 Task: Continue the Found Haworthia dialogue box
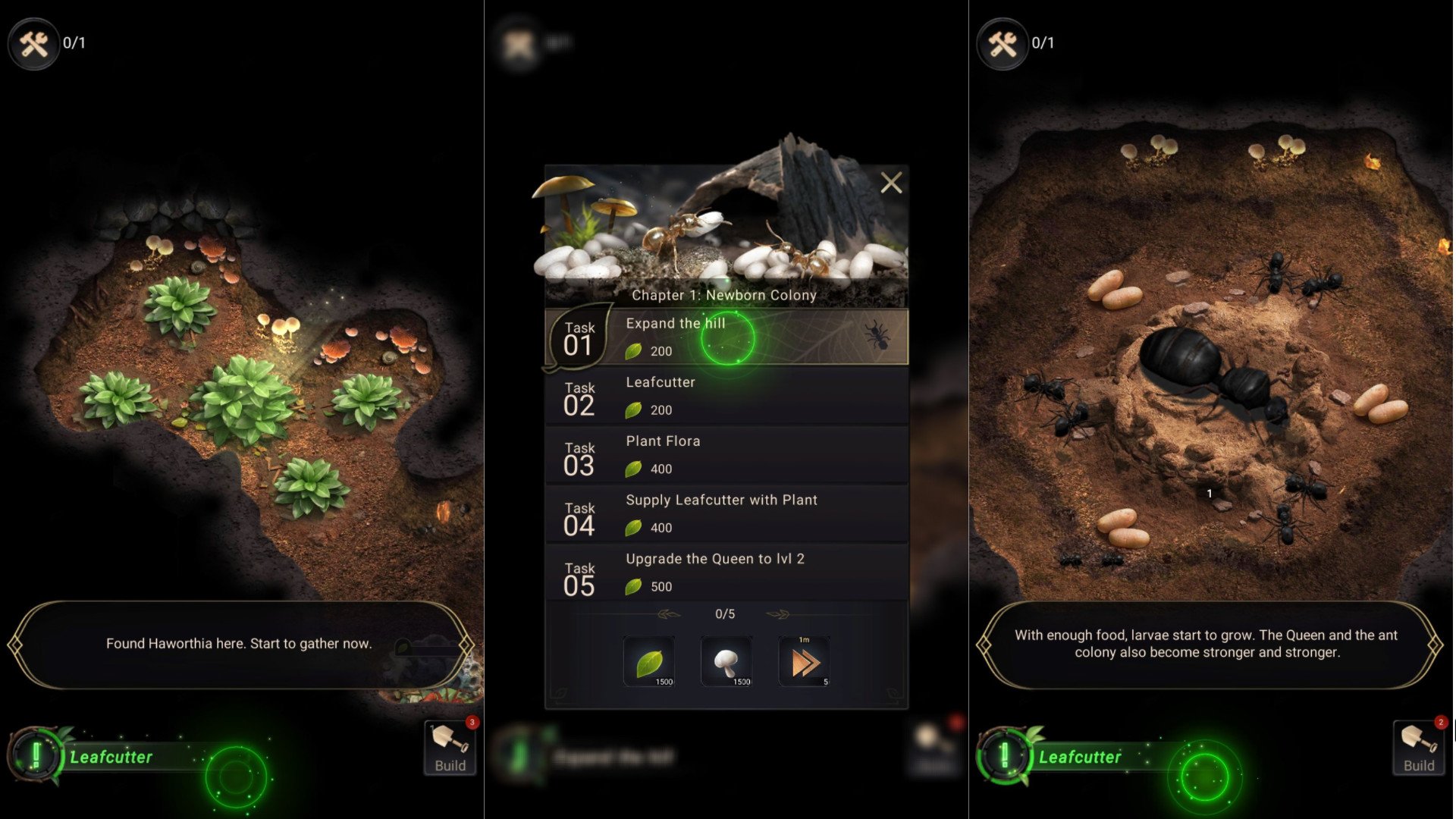240,645
